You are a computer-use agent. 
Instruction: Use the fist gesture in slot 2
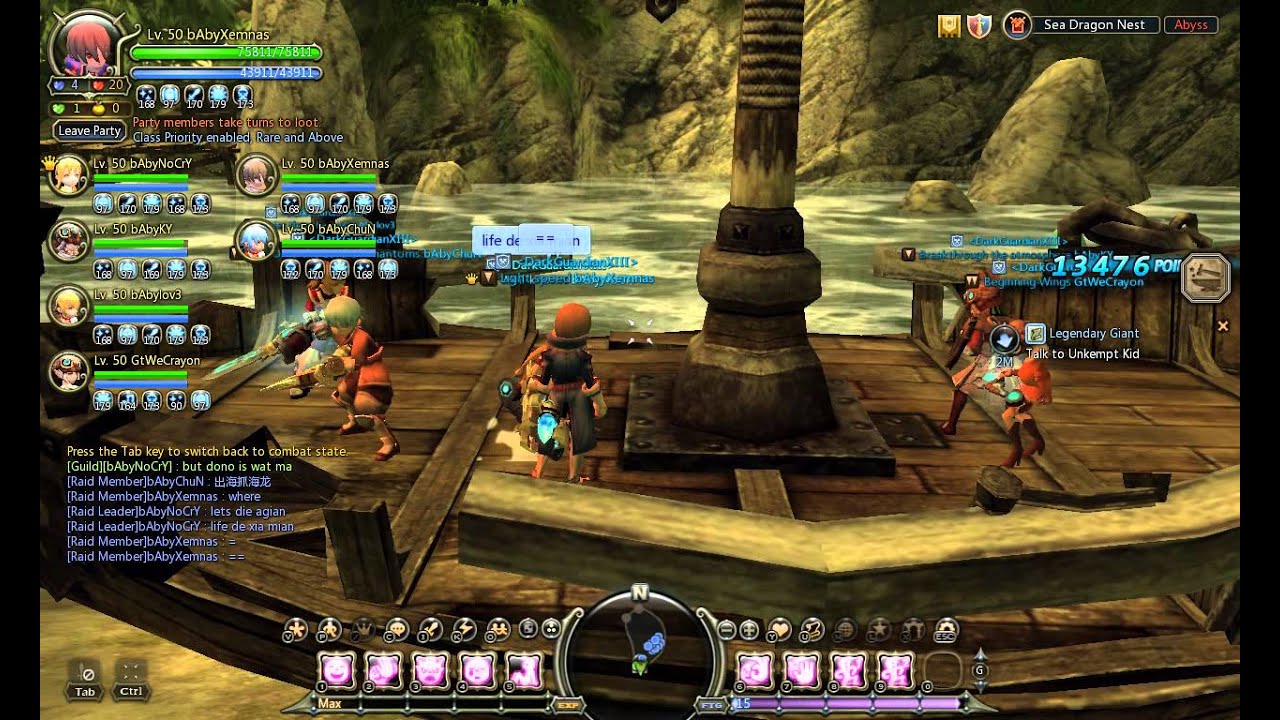pos(384,670)
